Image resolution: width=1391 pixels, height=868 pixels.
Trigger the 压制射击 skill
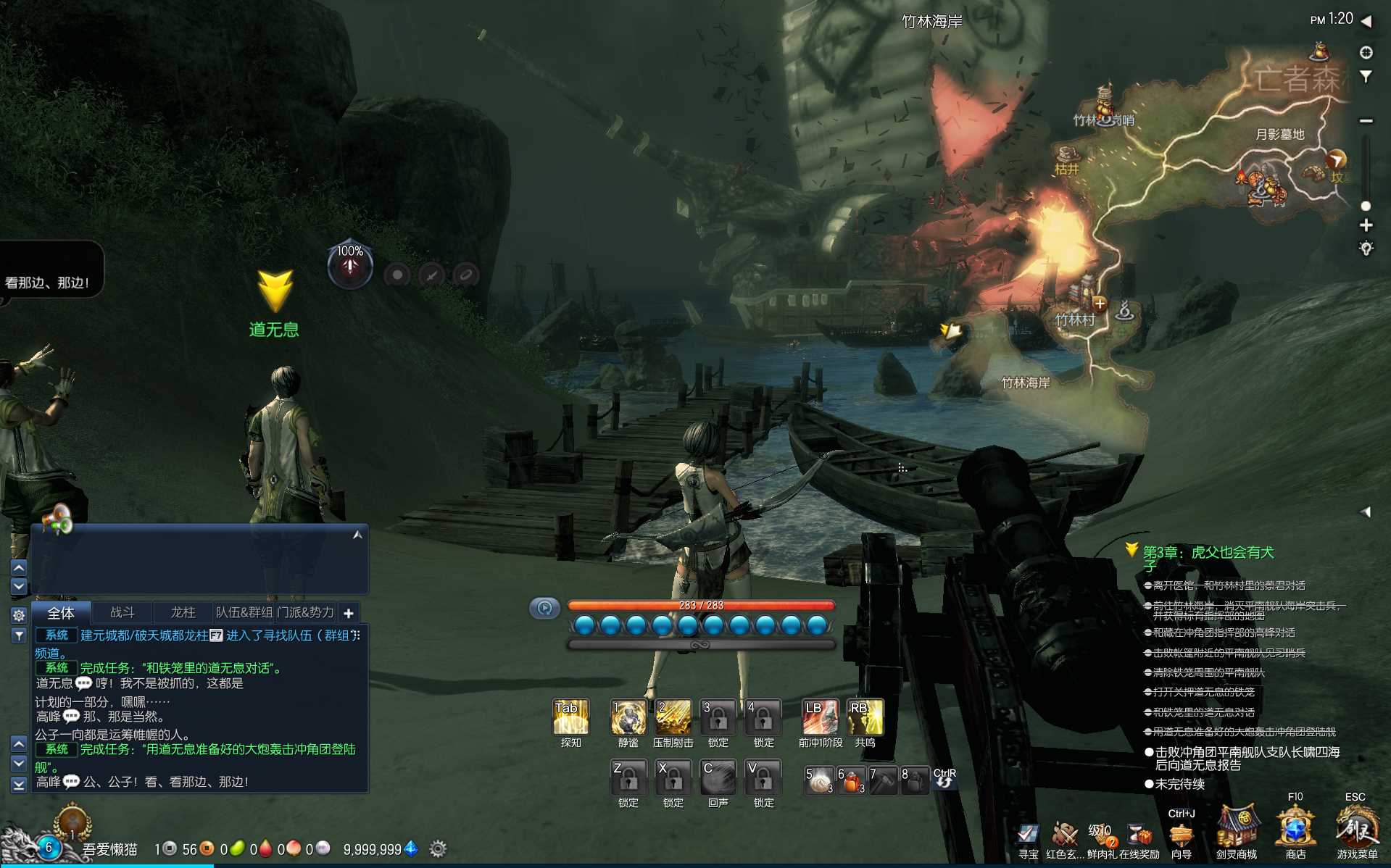[x=673, y=717]
